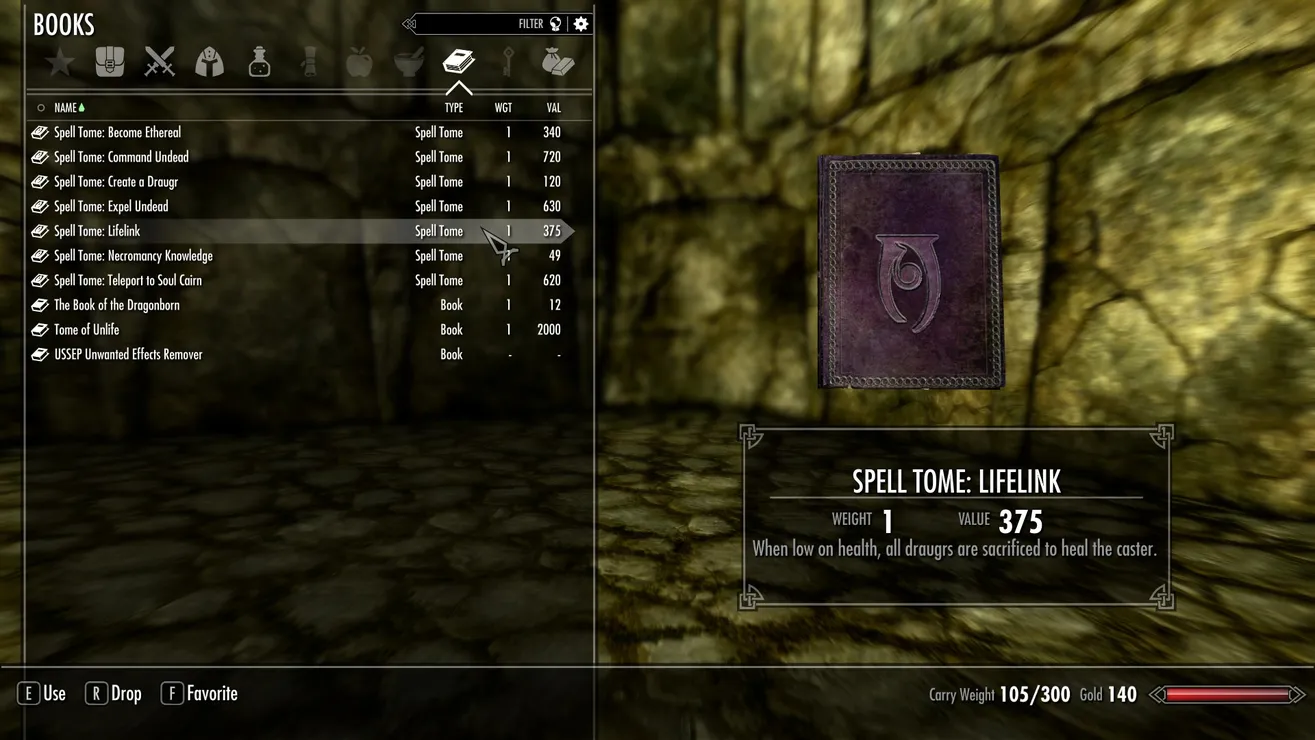1315x740 pixels.
Task: Click the Filter search box
Action: pyautogui.click(x=480, y=24)
